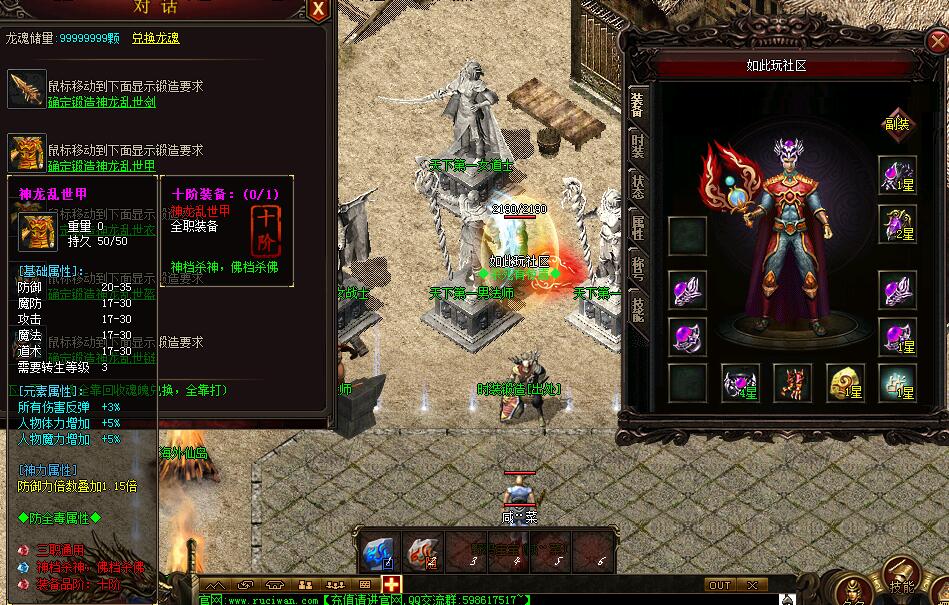949x605 pixels.
Task: Close the 对话 dialogue window
Action: tap(318, 10)
